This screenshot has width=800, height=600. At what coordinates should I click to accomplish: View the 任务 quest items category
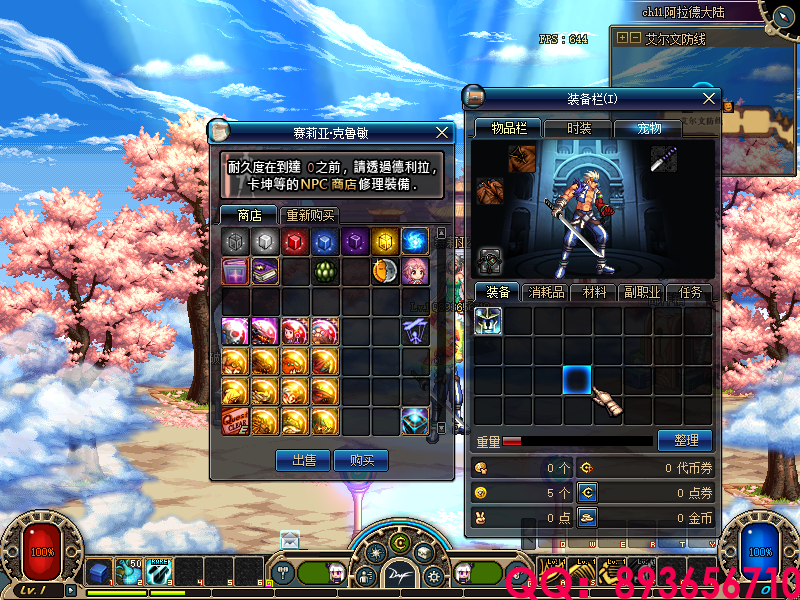tap(690, 293)
